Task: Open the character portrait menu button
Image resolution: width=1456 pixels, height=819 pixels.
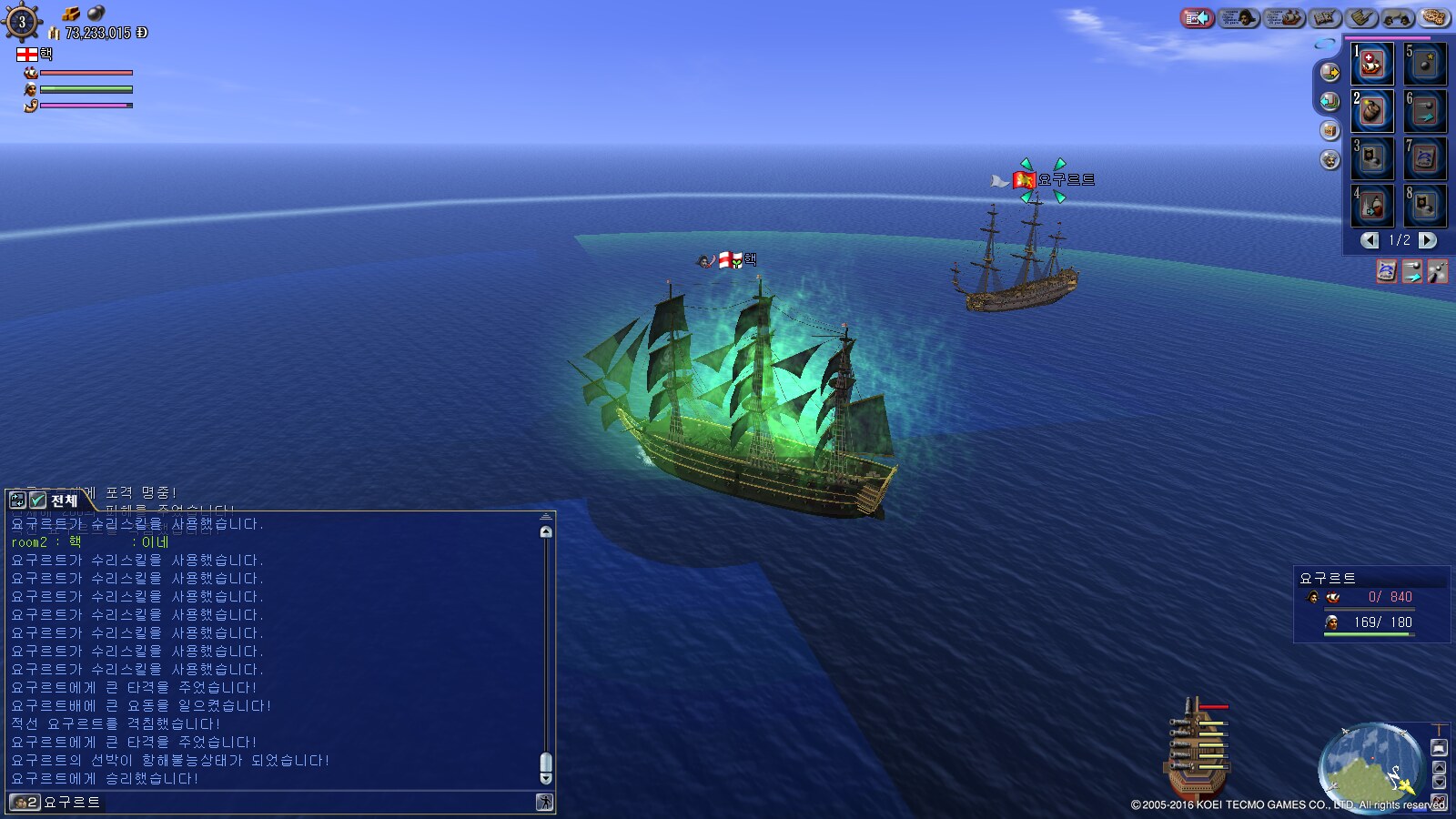Action: [1239, 17]
